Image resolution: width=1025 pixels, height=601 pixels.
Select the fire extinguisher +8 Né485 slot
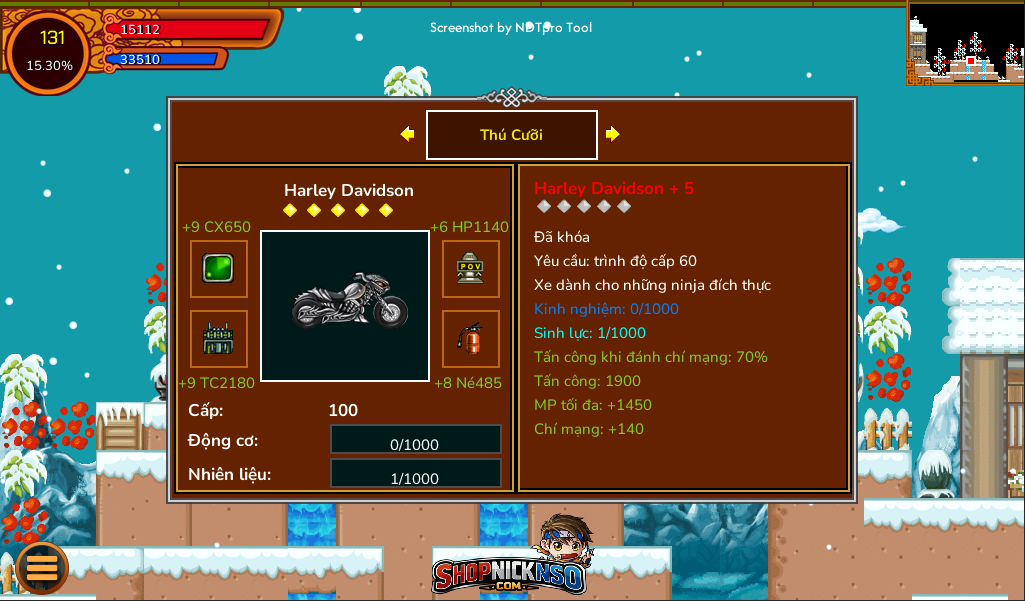pyautogui.click(x=471, y=339)
